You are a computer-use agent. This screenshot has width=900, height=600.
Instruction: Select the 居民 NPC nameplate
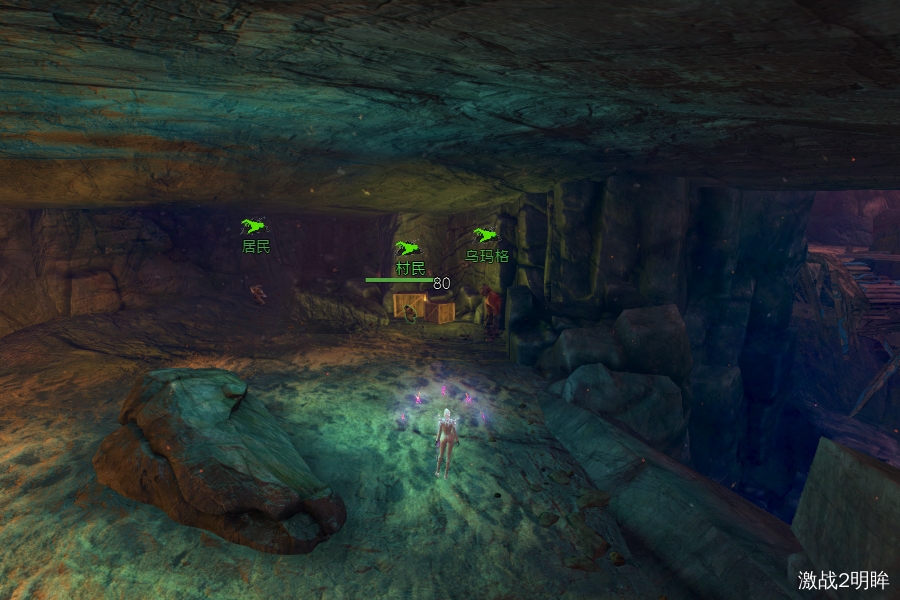(256, 246)
